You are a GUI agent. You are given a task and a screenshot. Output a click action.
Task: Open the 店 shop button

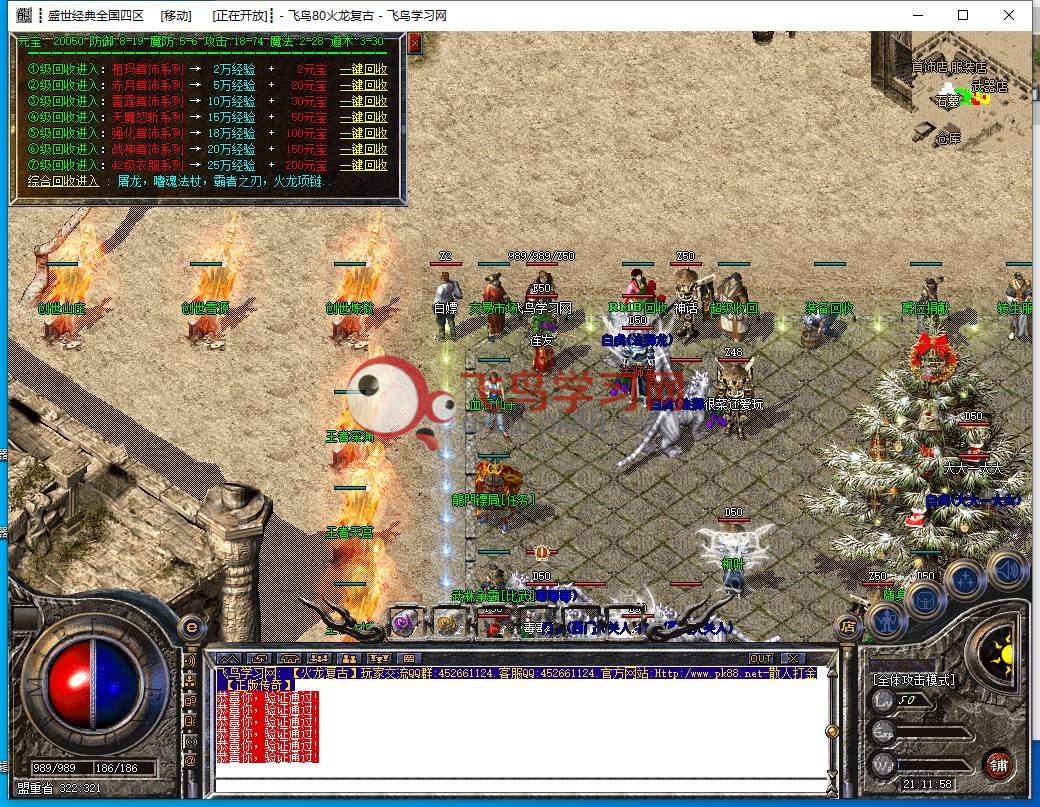point(846,627)
